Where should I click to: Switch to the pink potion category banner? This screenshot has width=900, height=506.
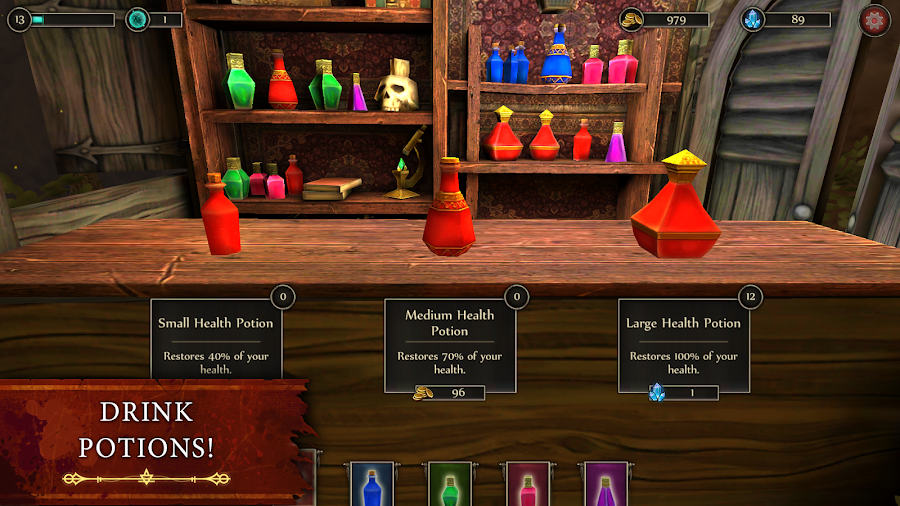[x=527, y=484]
